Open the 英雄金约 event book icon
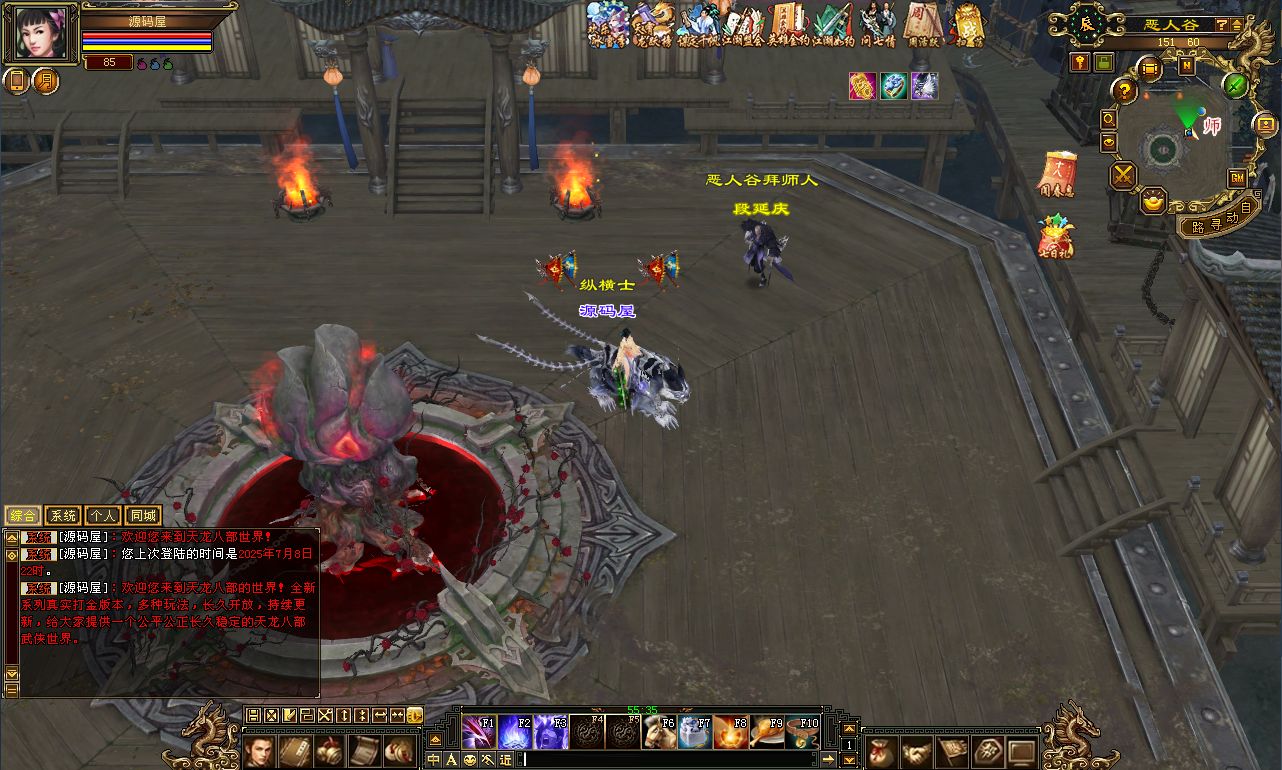The height and width of the screenshot is (770, 1282). click(x=785, y=22)
